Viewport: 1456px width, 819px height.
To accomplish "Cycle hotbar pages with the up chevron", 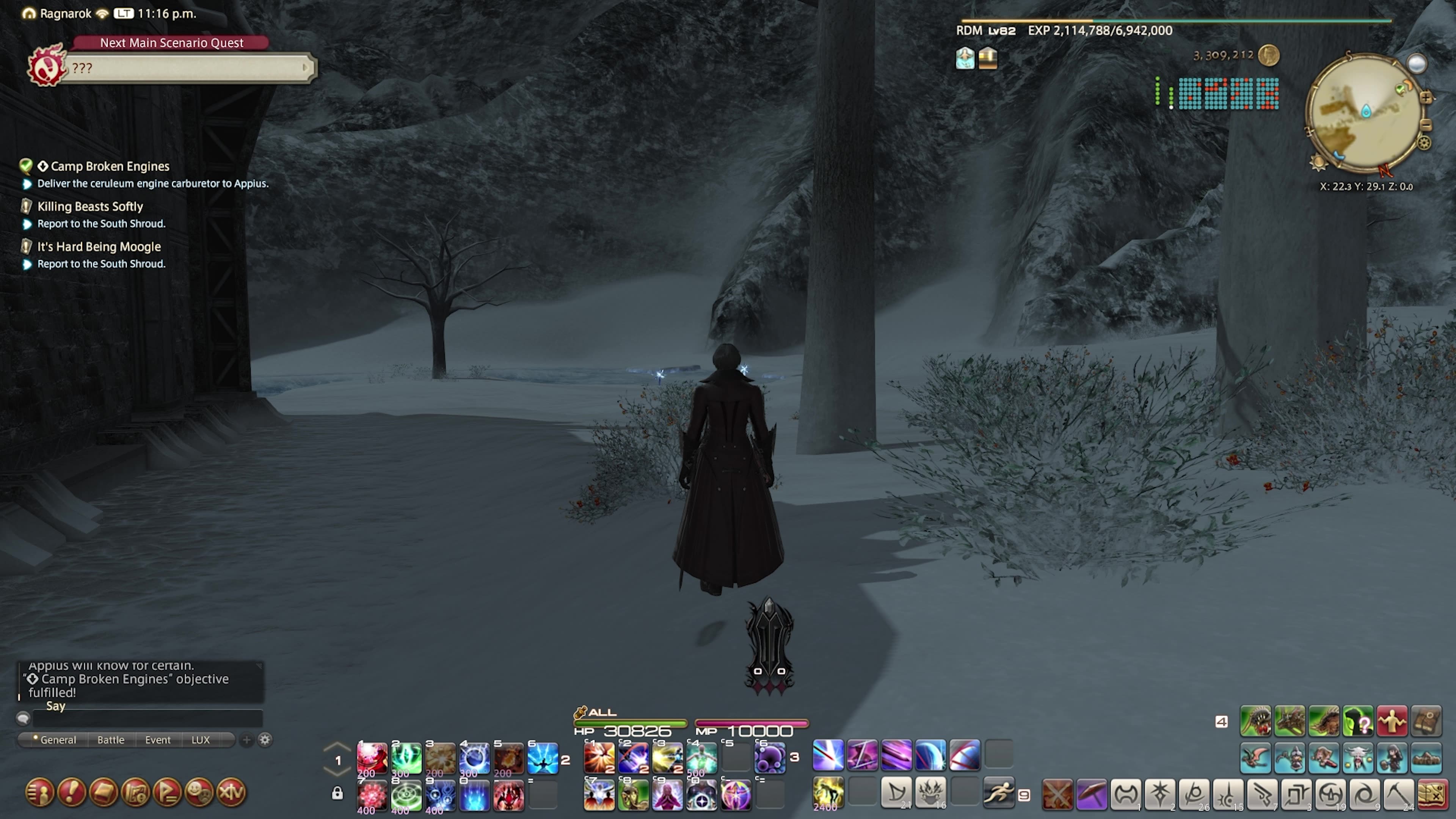I will [x=337, y=747].
